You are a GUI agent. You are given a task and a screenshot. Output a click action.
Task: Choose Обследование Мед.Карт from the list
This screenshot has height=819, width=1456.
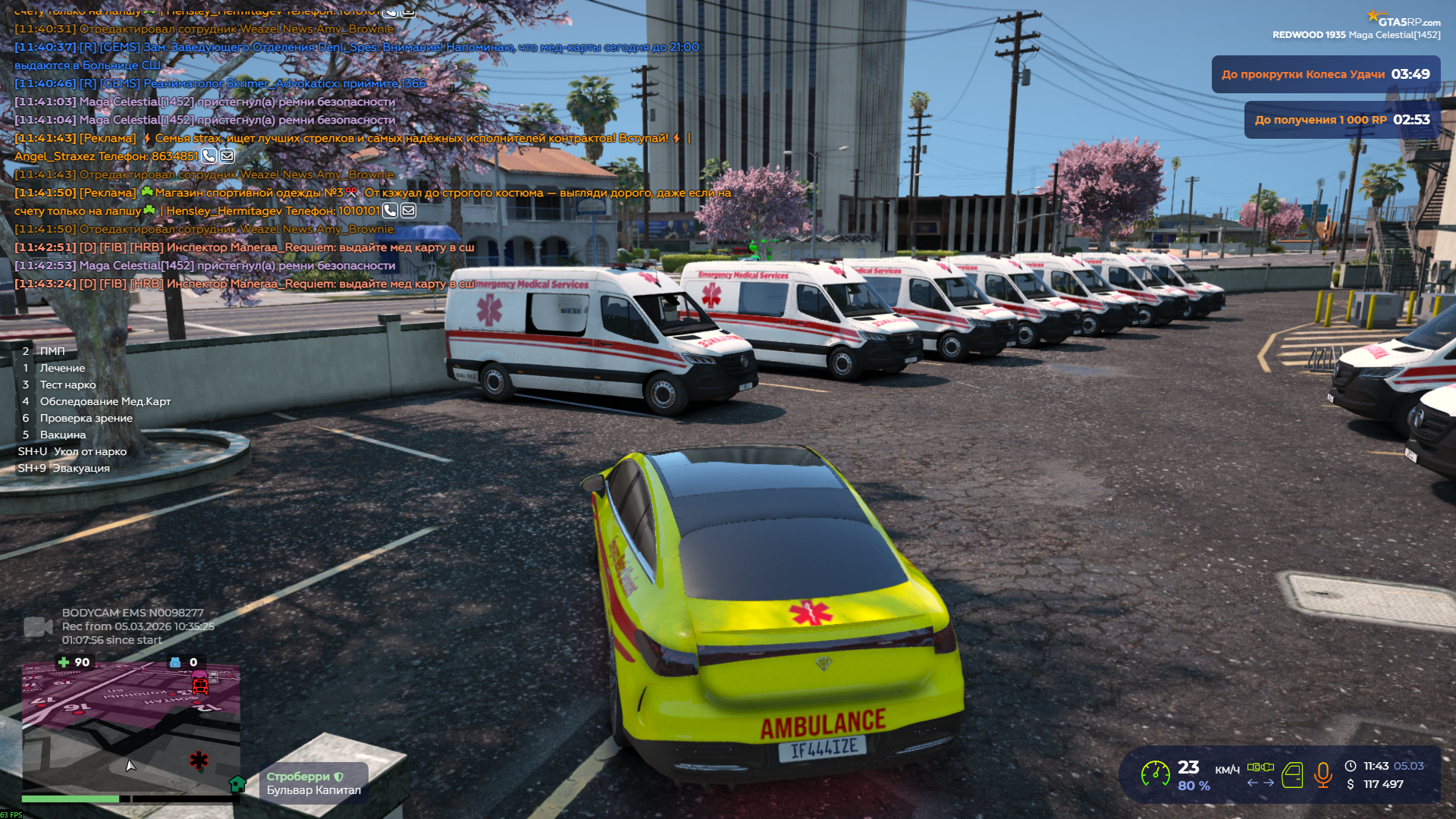(x=105, y=401)
